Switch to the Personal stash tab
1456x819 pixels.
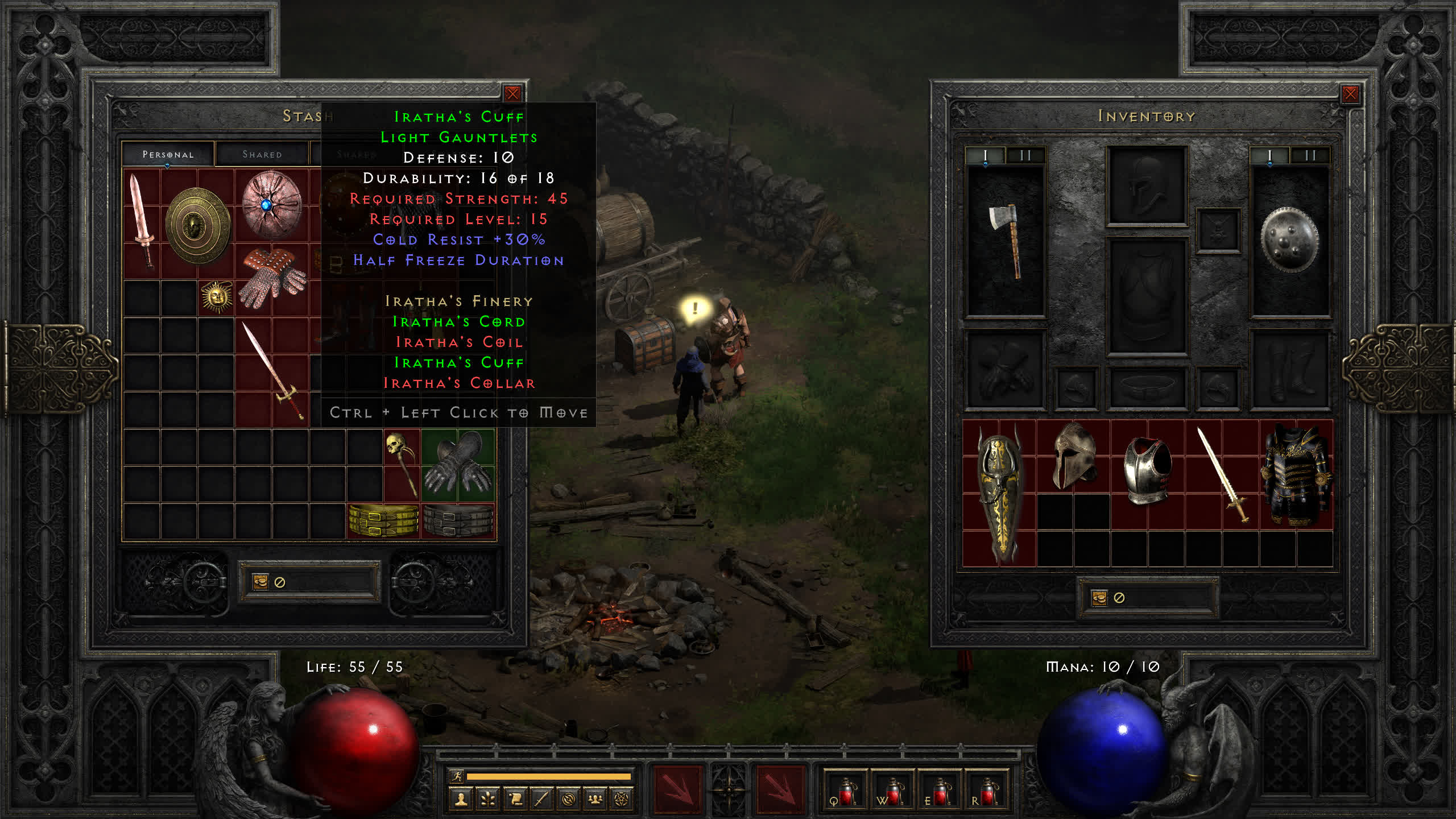click(168, 154)
